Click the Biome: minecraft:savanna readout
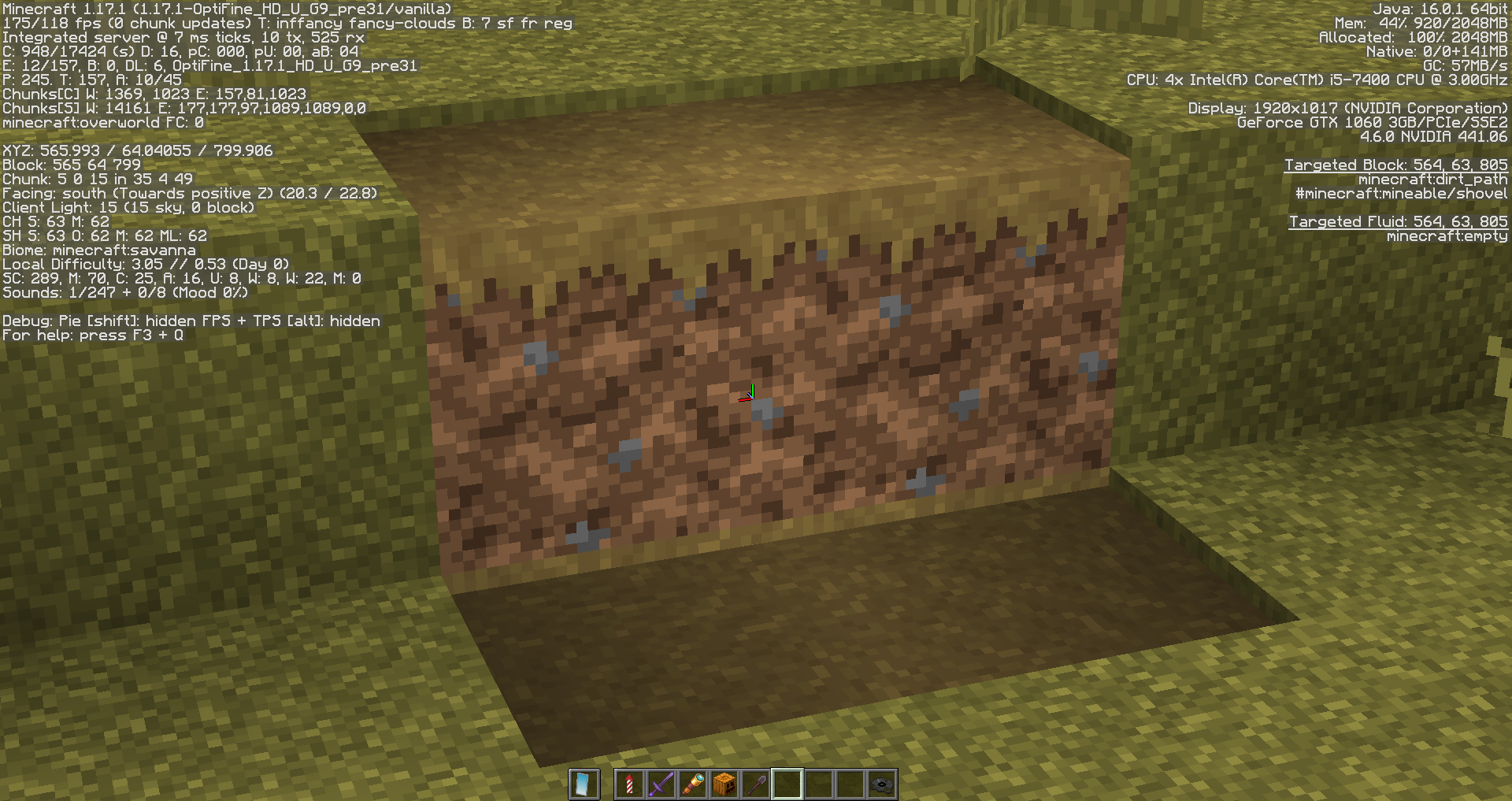 tap(100, 250)
